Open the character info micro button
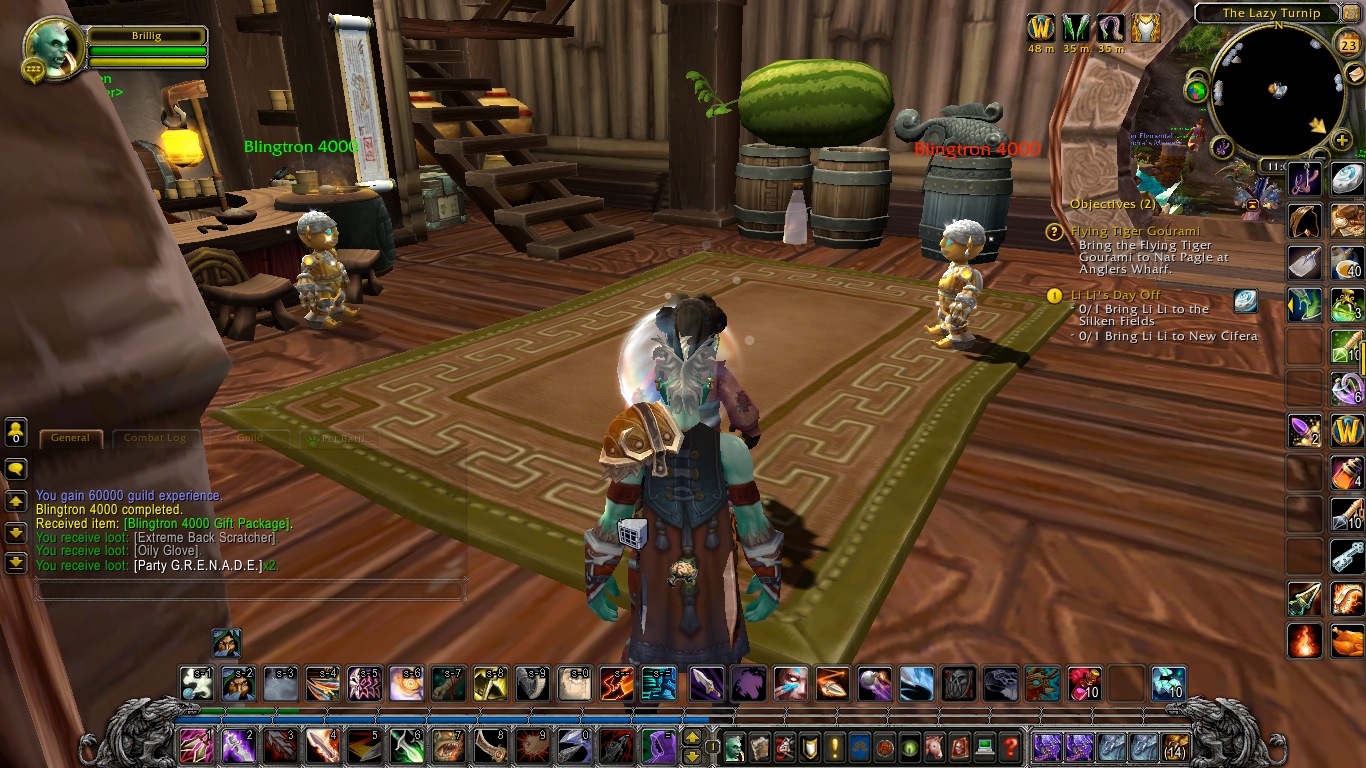1366x768 pixels. (x=734, y=747)
